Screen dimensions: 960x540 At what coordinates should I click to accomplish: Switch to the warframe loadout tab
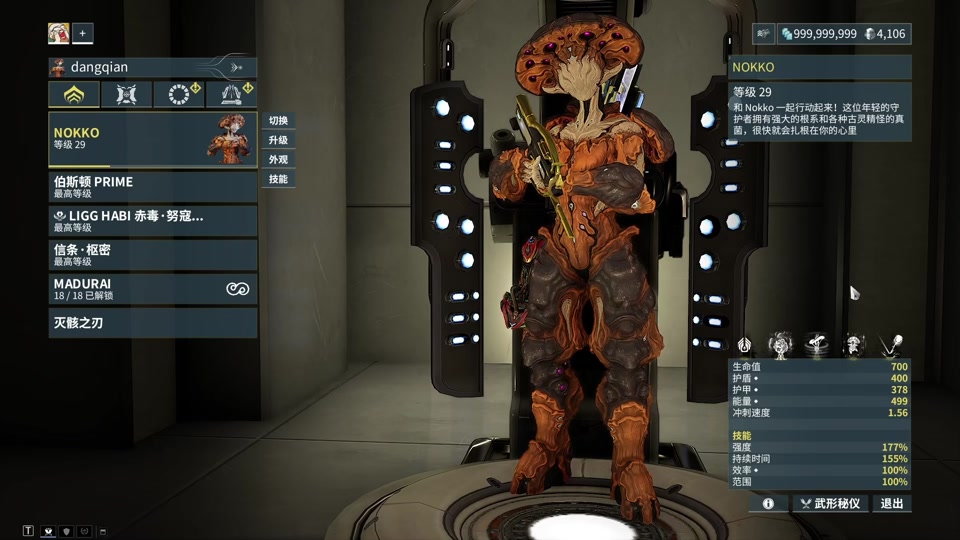pos(74,95)
